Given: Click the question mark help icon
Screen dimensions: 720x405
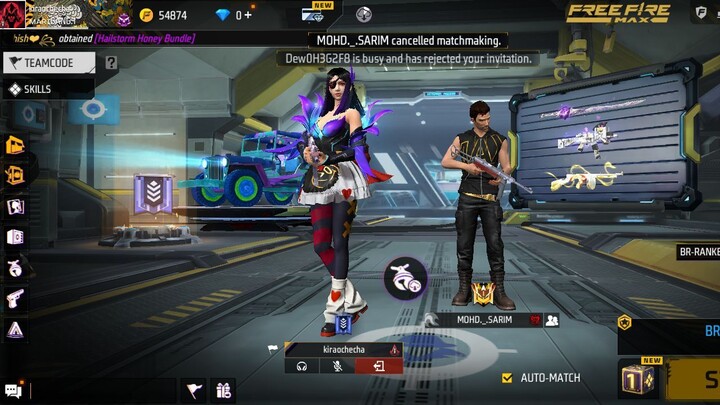Looking at the screenshot, I should 111,62.
